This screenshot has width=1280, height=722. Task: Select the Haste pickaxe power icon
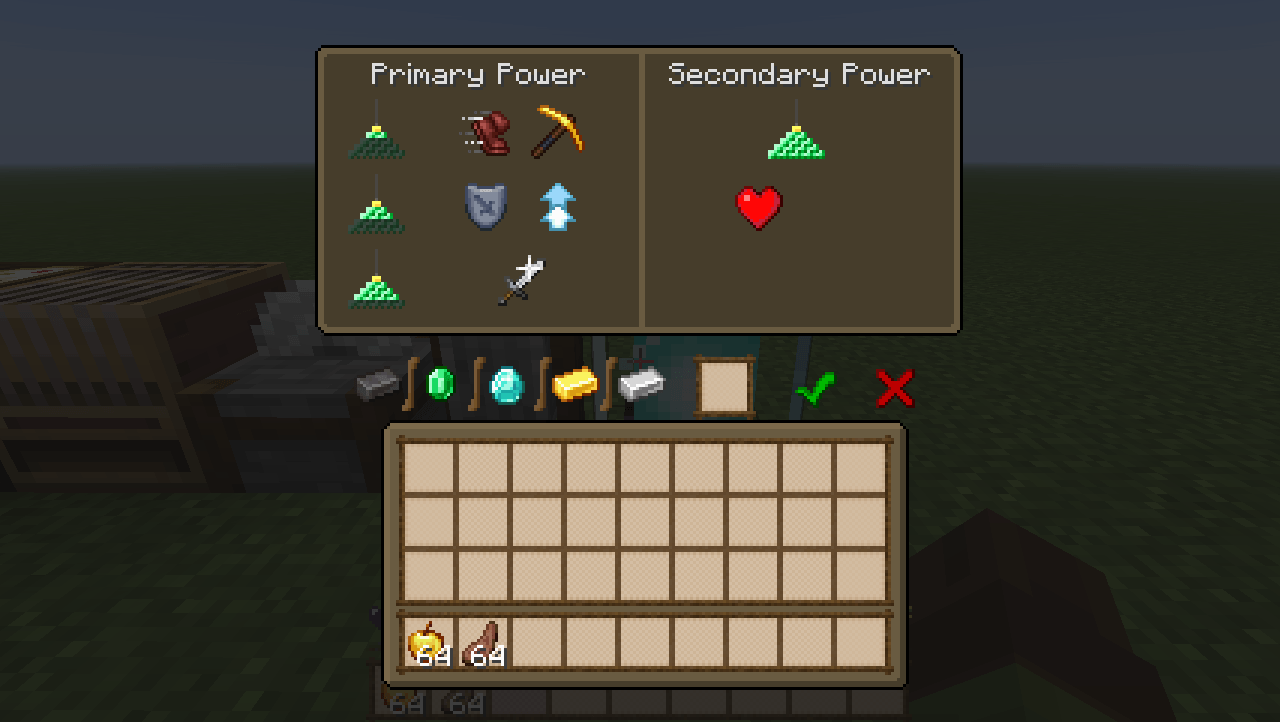pos(559,134)
